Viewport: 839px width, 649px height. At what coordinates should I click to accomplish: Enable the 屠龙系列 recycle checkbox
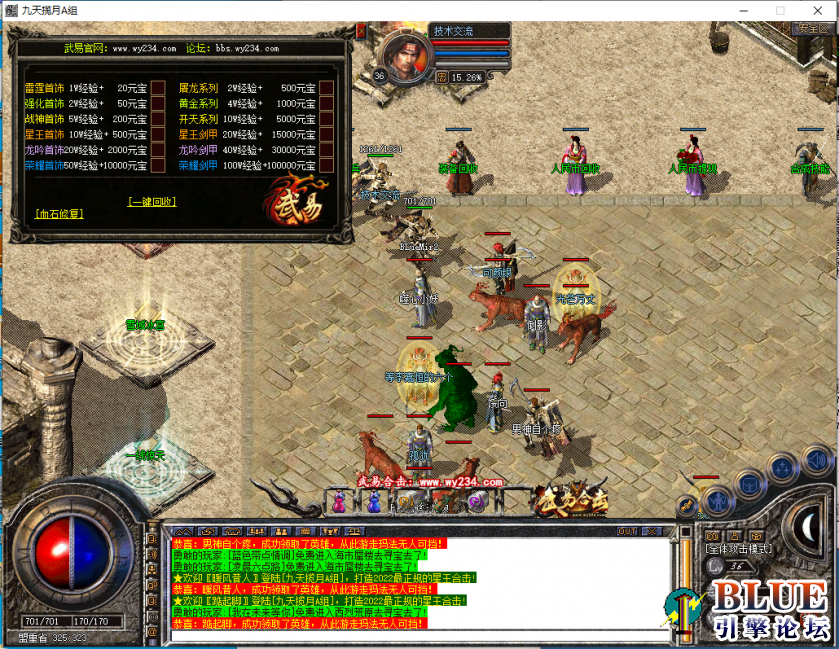(x=326, y=87)
